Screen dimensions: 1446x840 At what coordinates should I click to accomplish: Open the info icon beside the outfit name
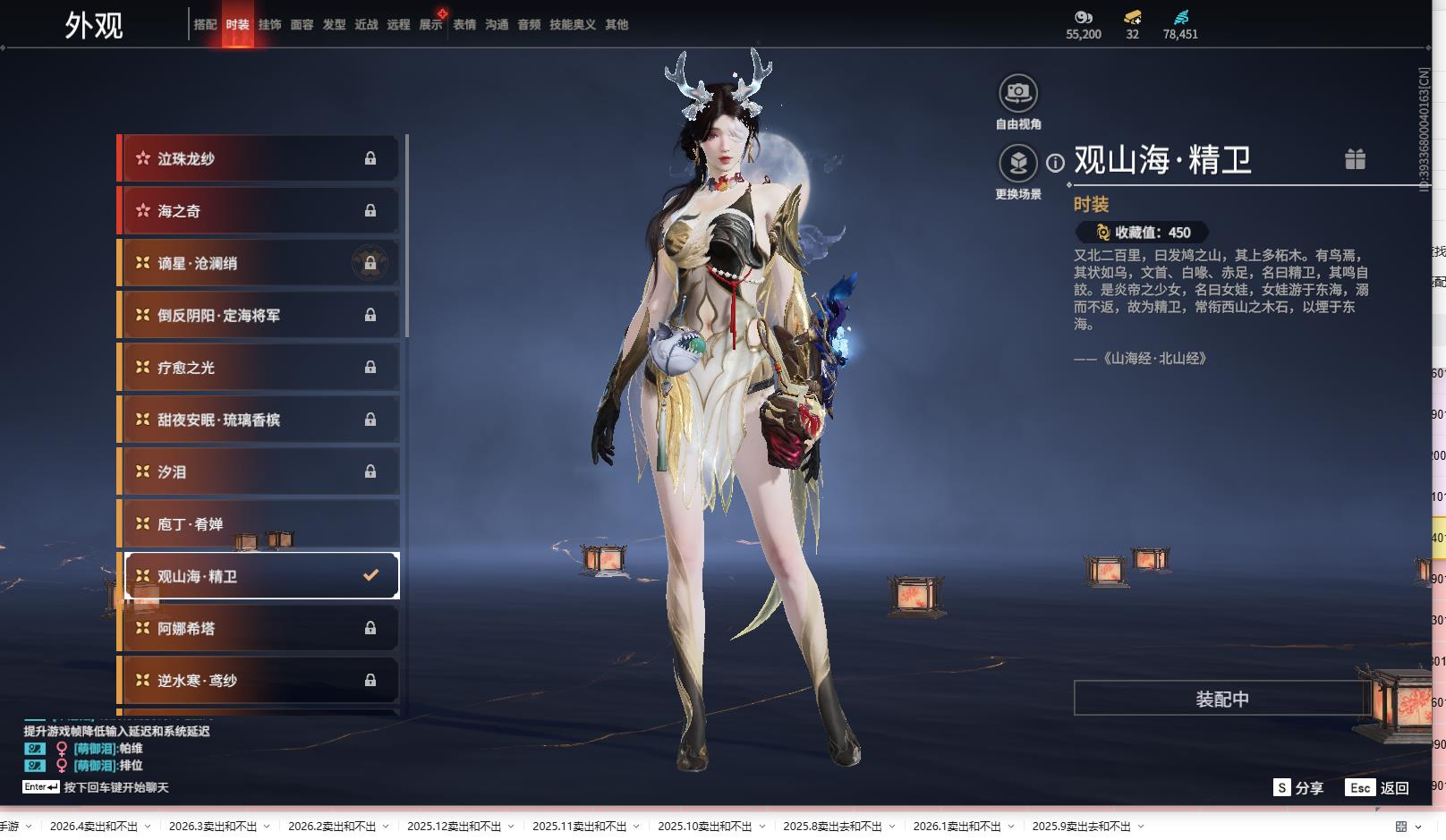coord(1056,163)
